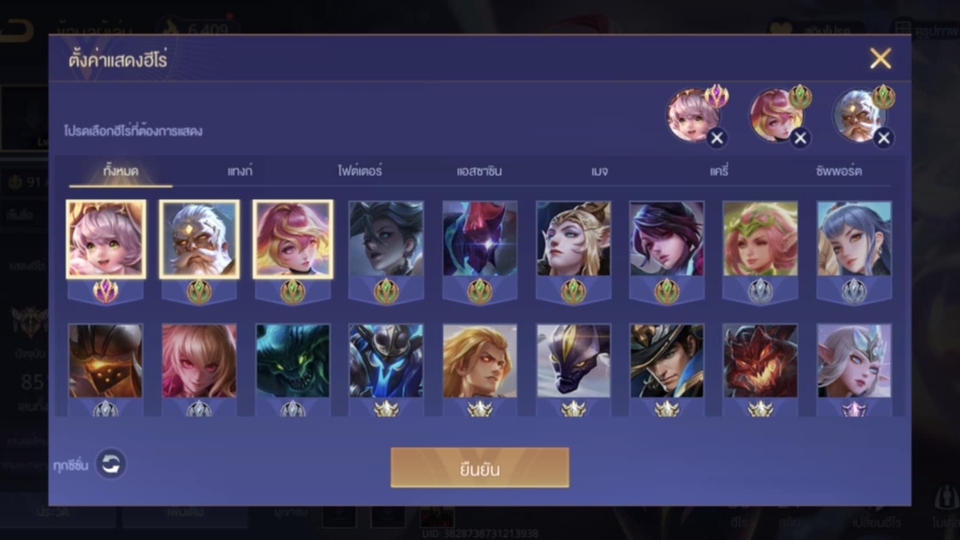Pick the red dragon hero portrait
Image resolution: width=960 pixels, height=540 pixels.
(x=760, y=360)
